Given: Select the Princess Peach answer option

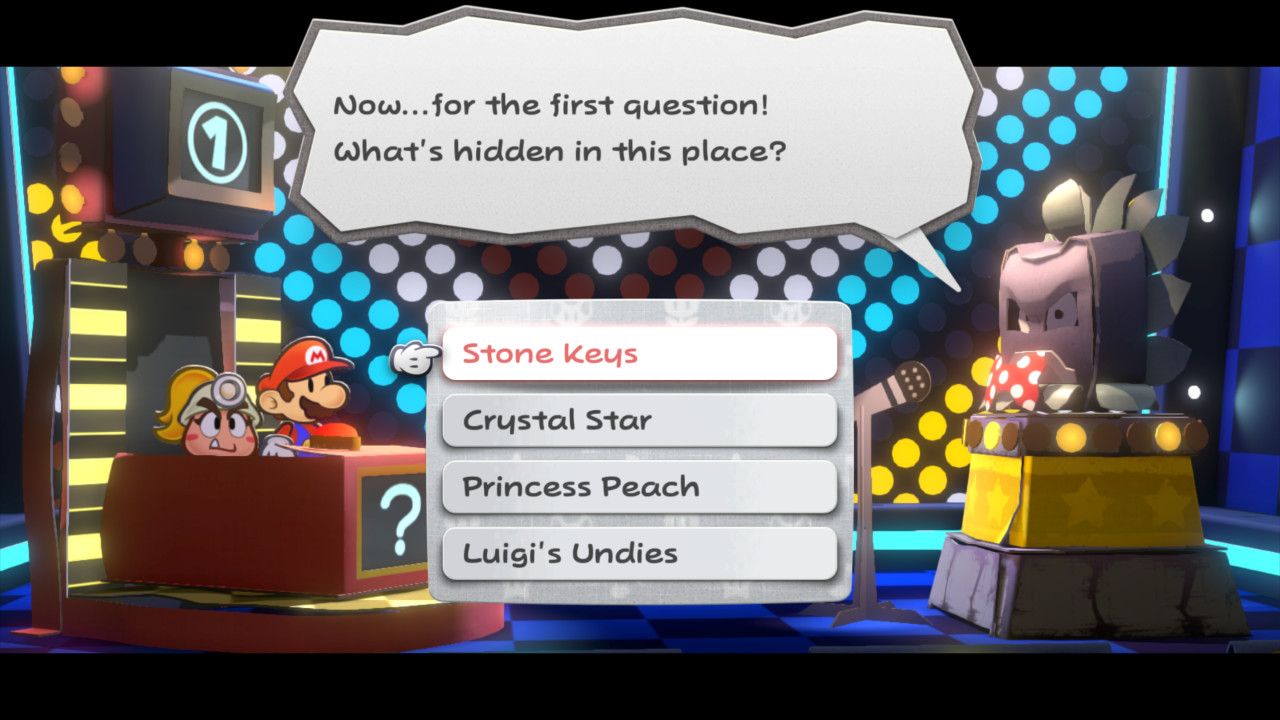Looking at the screenshot, I should pyautogui.click(x=638, y=487).
